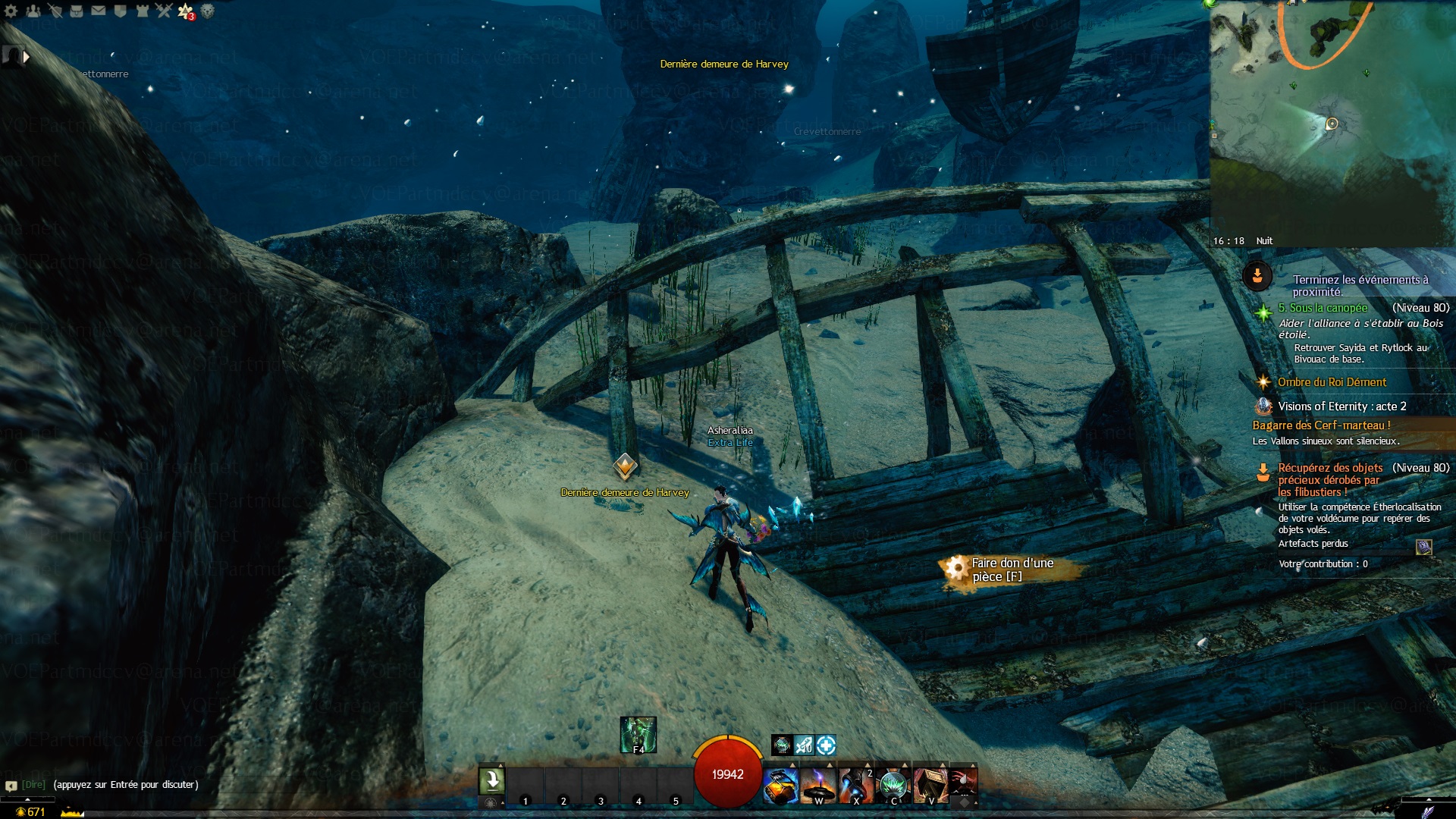Open the World vs World tower icon

pyautogui.click(x=142, y=11)
